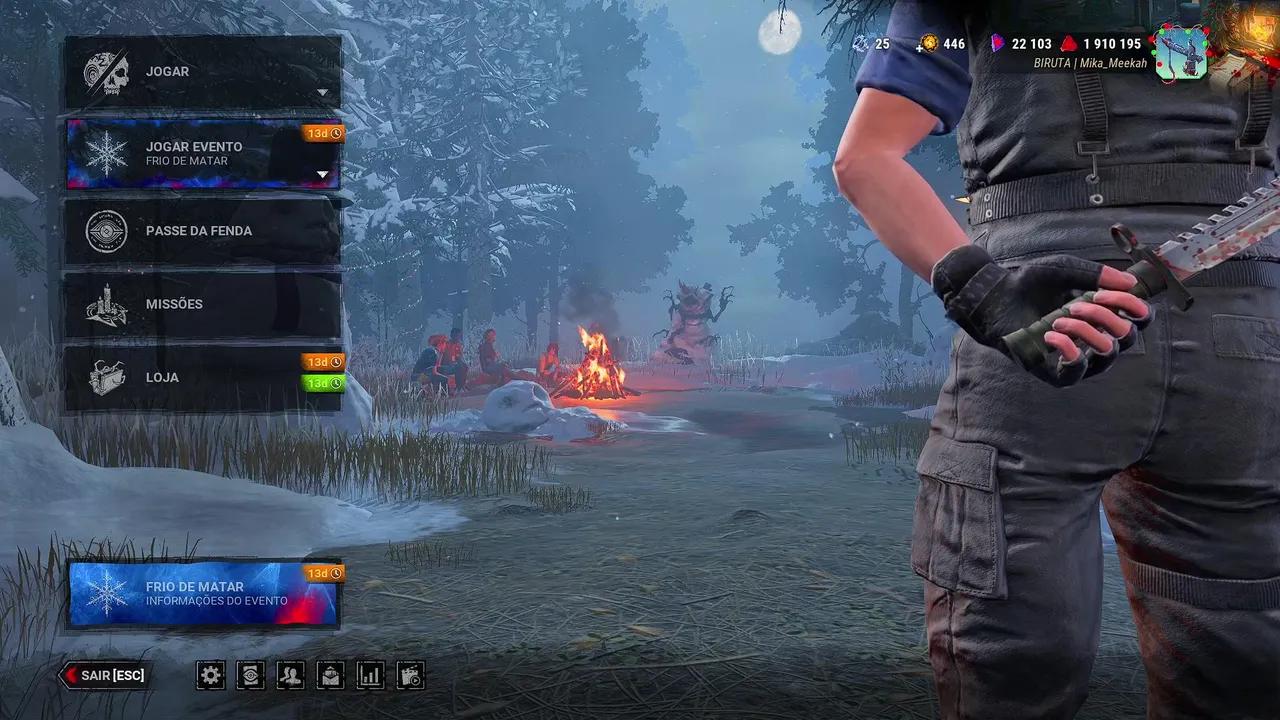Screen dimensions: 1280x720
Task: Open the Friends list icon
Action: click(289, 675)
